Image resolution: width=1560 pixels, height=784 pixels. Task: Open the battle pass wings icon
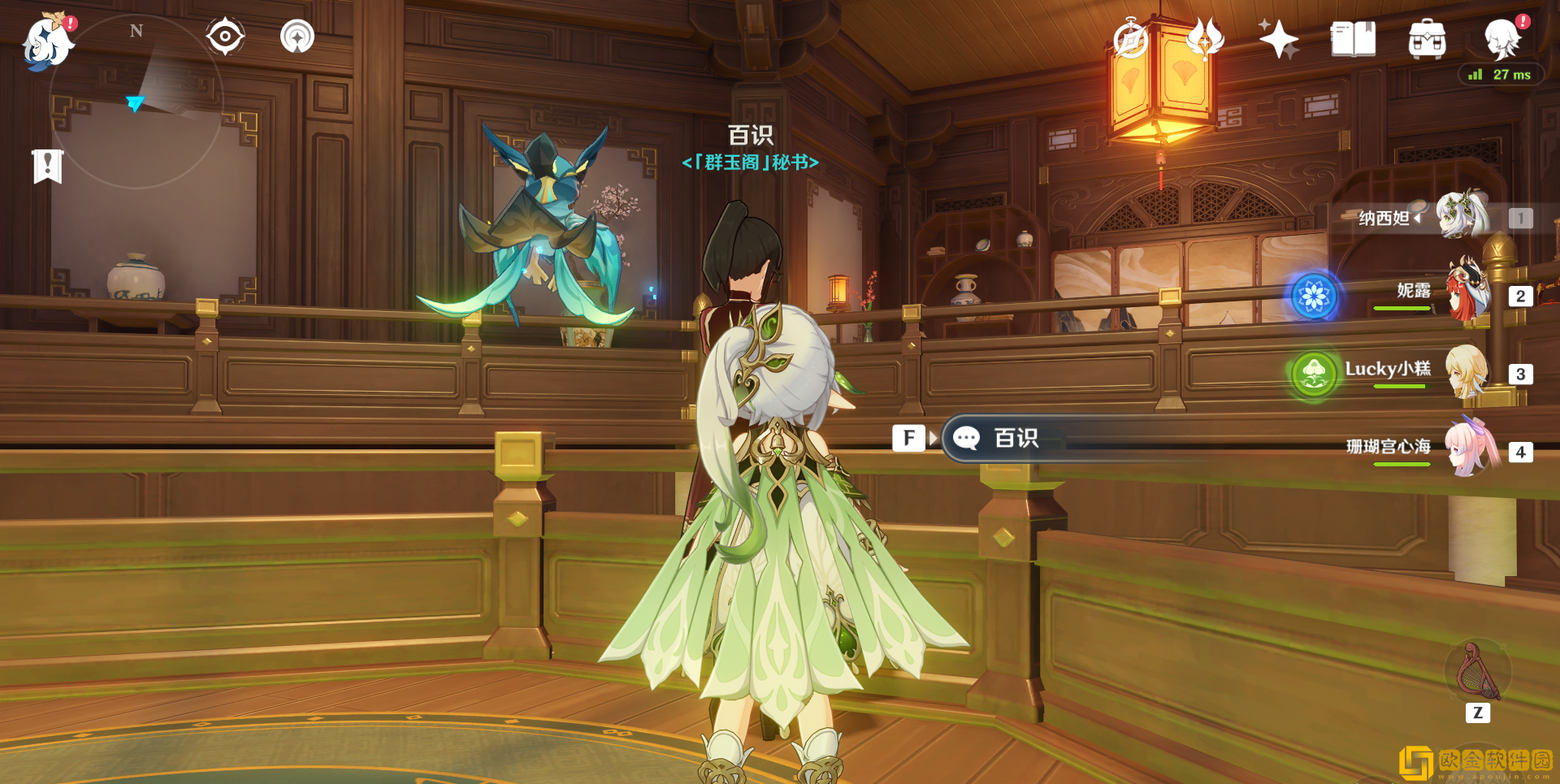click(1205, 37)
